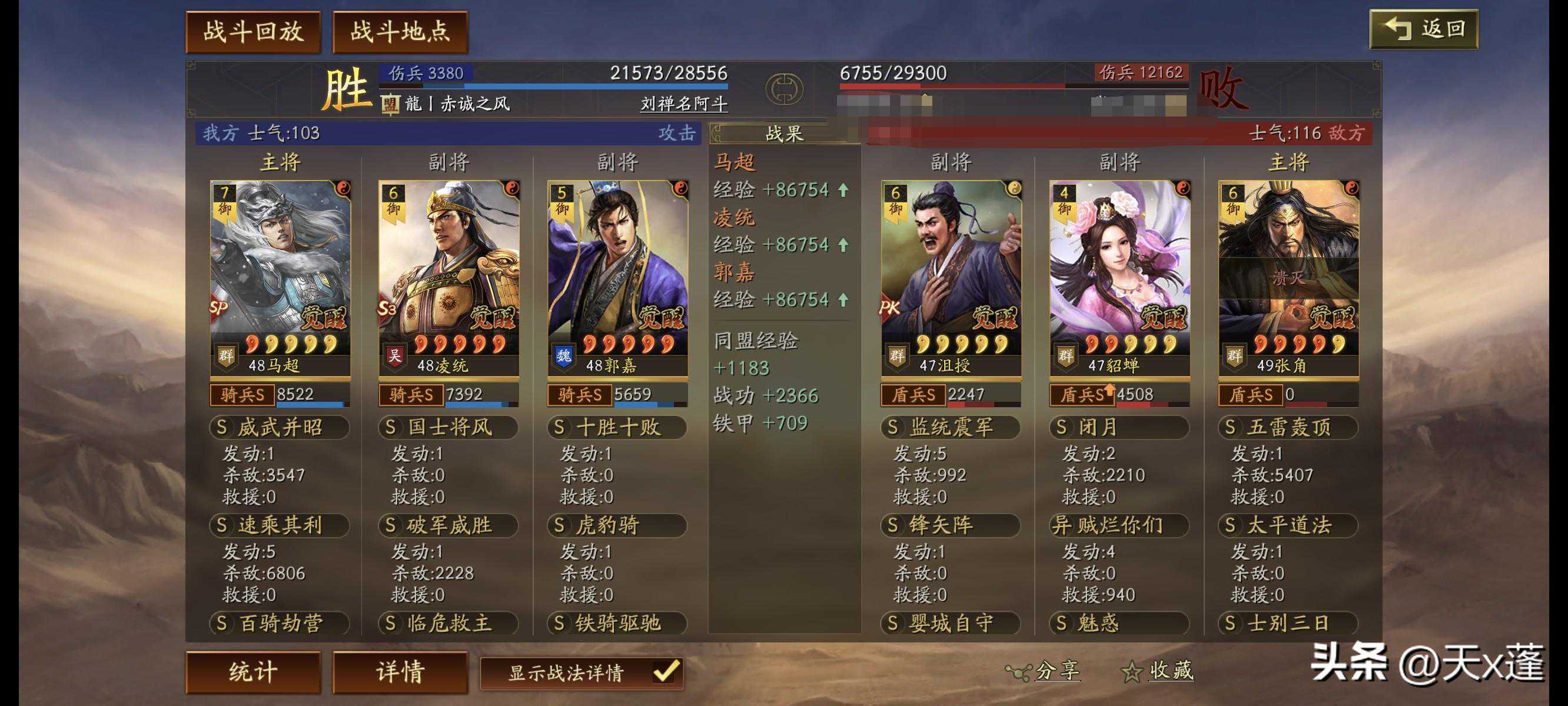View the 太平道法 skill
Viewport: 1568px width, 706px height.
click(1288, 525)
